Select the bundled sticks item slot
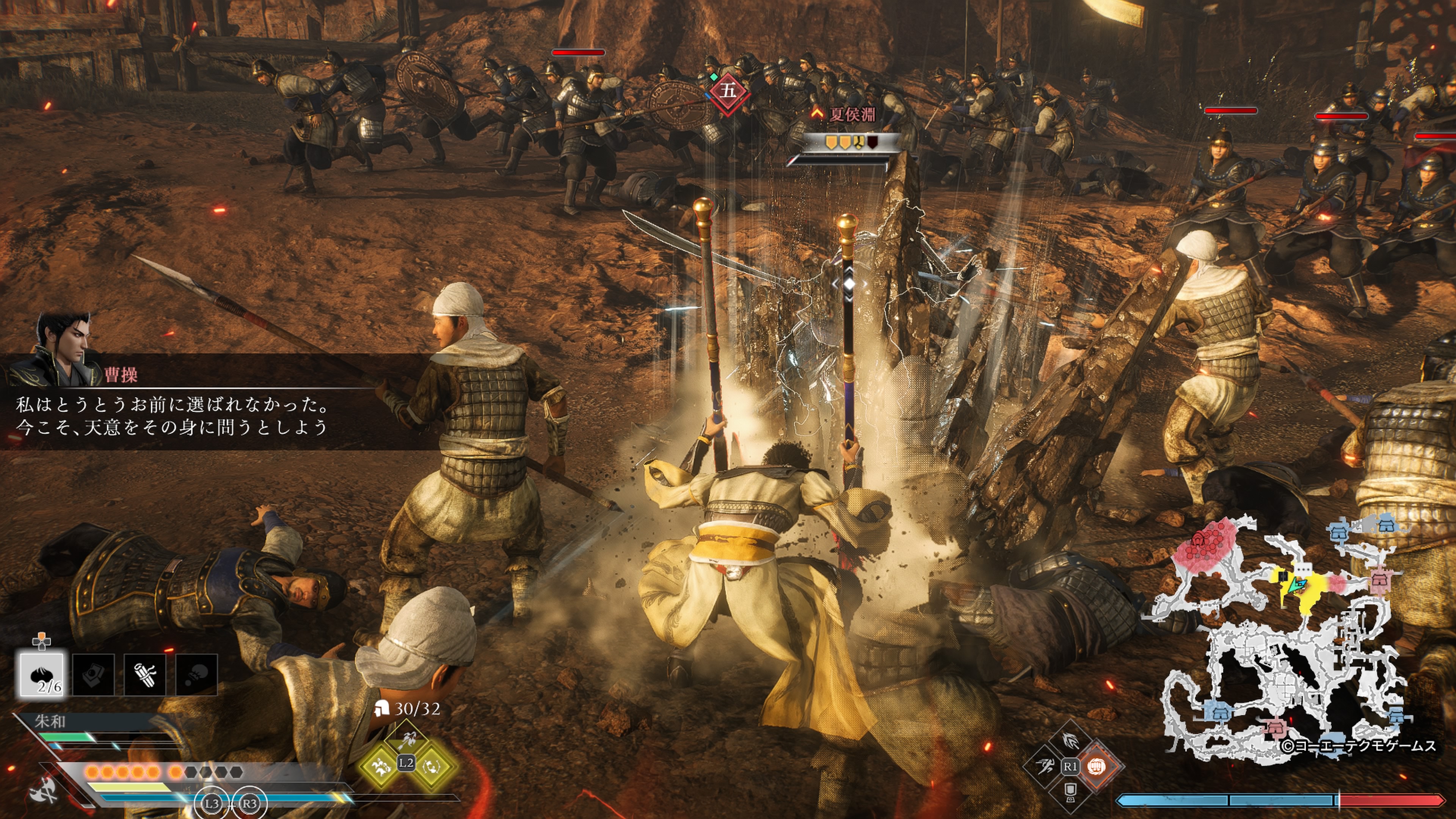 [145, 674]
